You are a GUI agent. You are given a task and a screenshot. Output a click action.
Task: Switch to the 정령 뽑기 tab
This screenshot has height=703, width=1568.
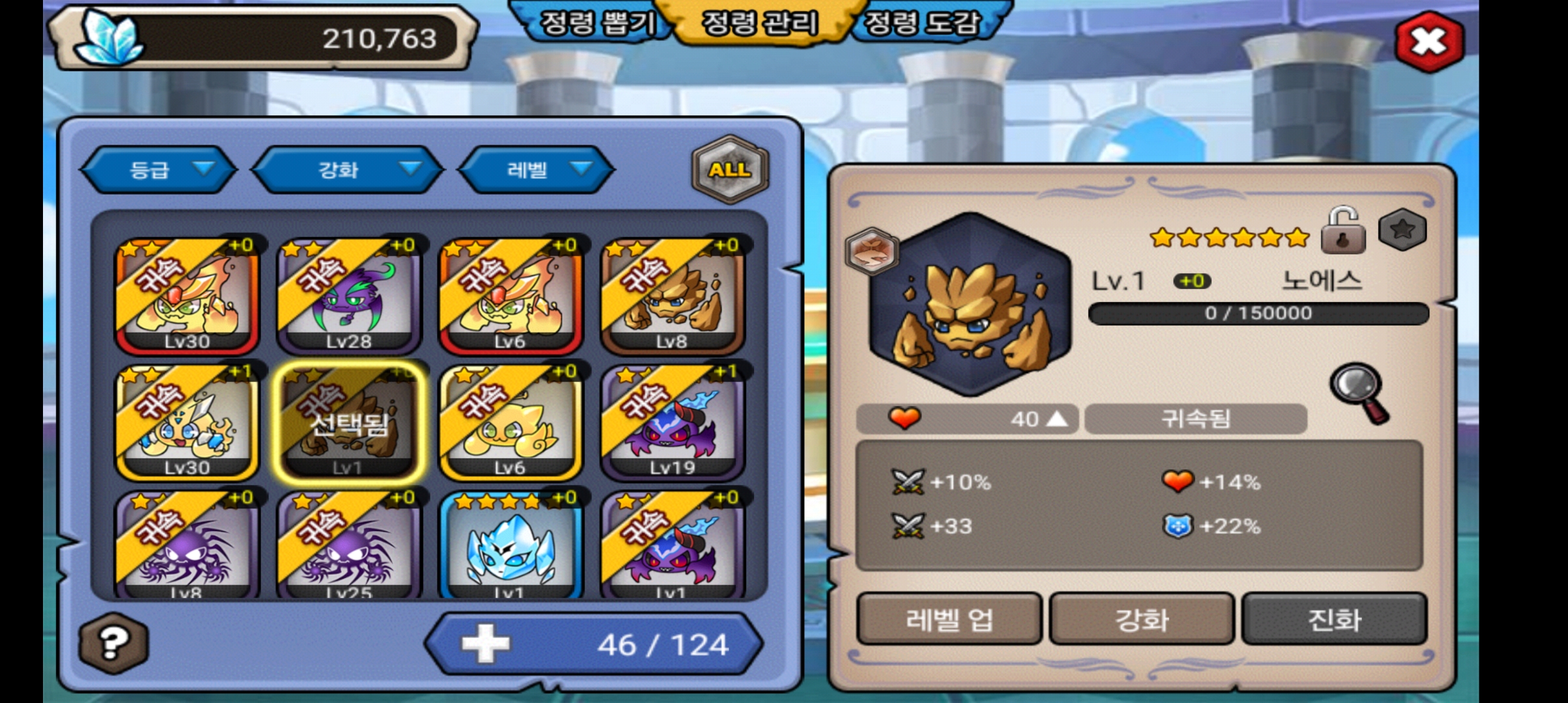596,23
